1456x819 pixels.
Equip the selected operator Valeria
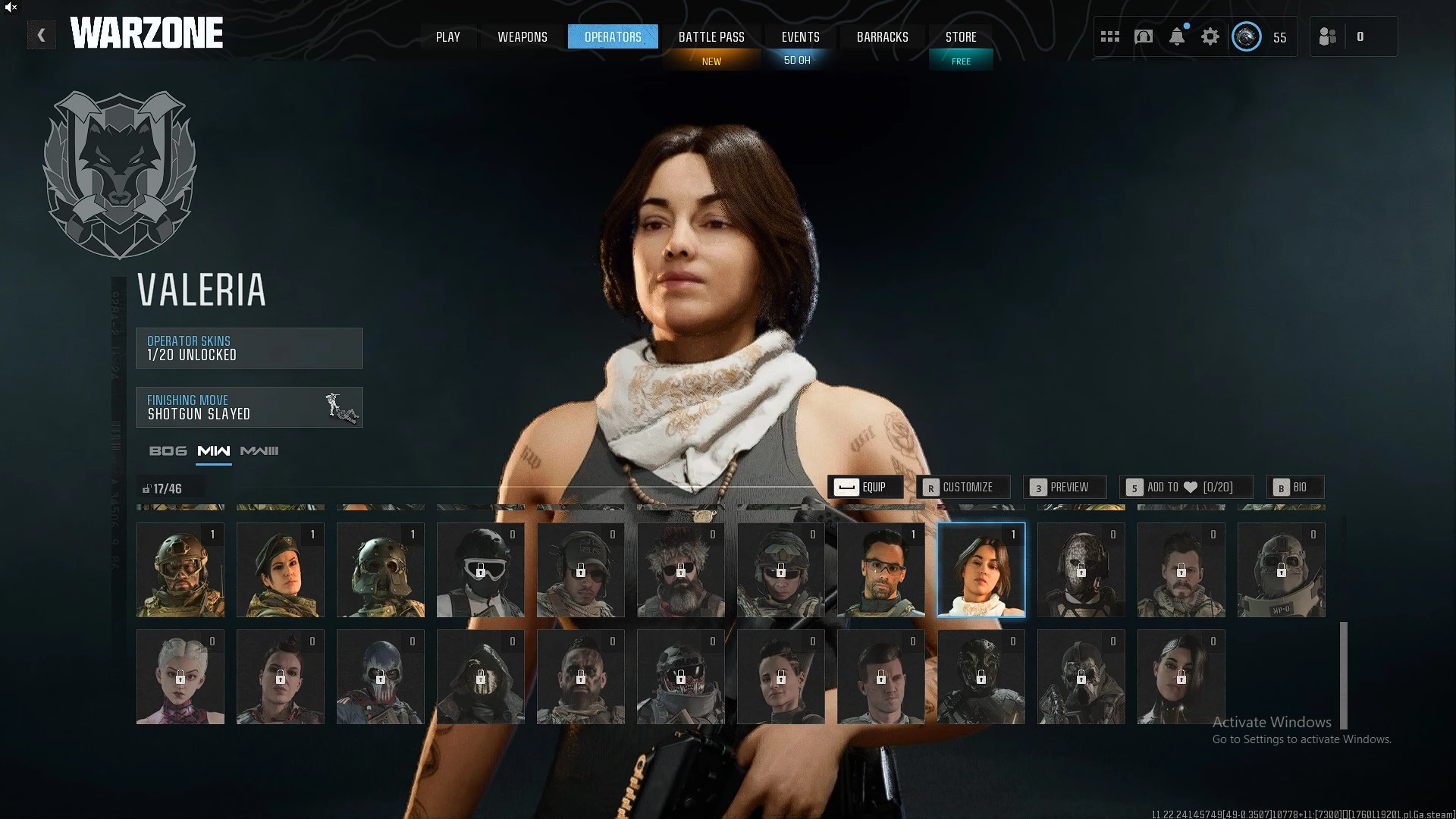[x=865, y=487]
